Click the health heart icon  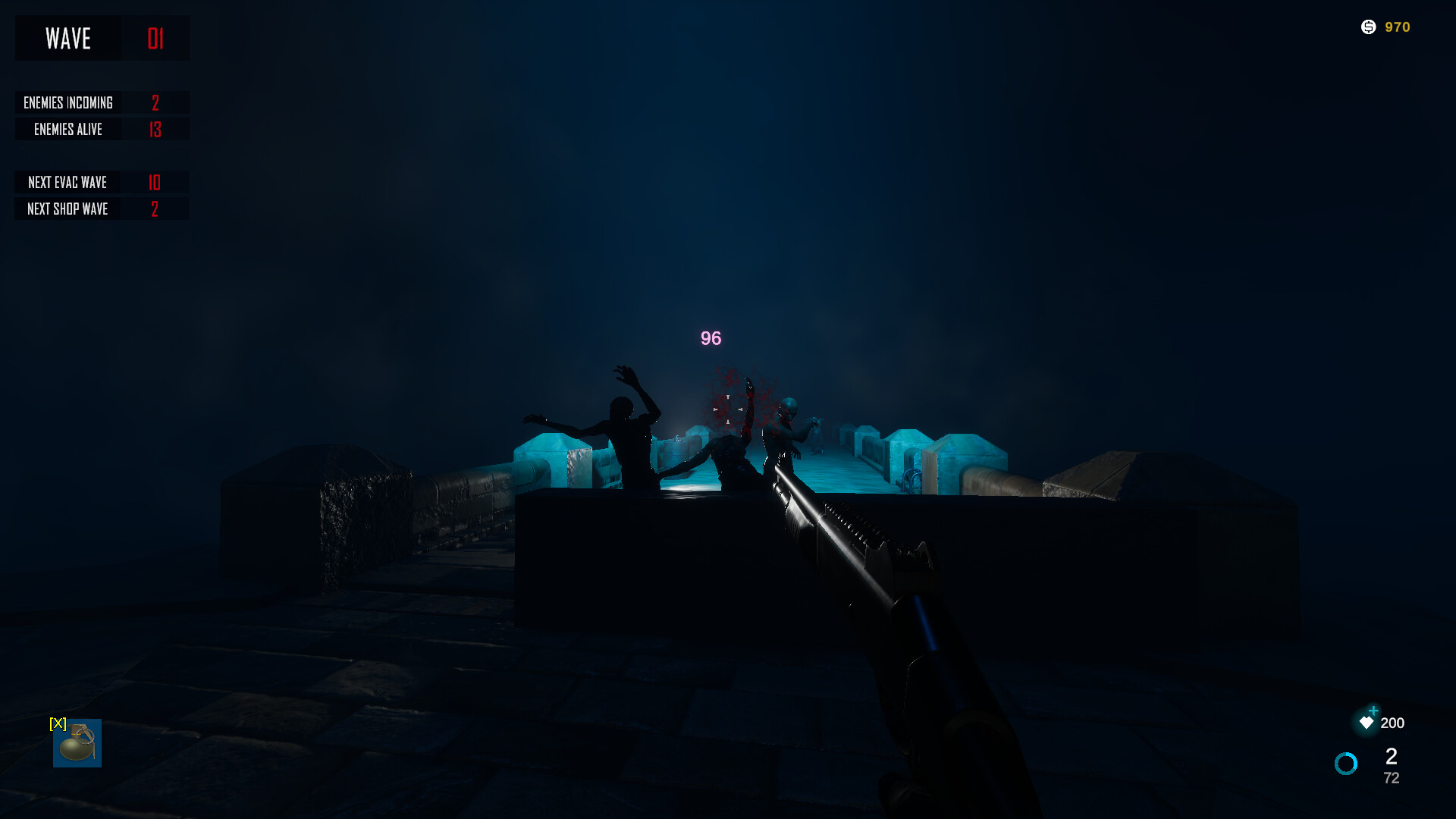tap(1367, 723)
